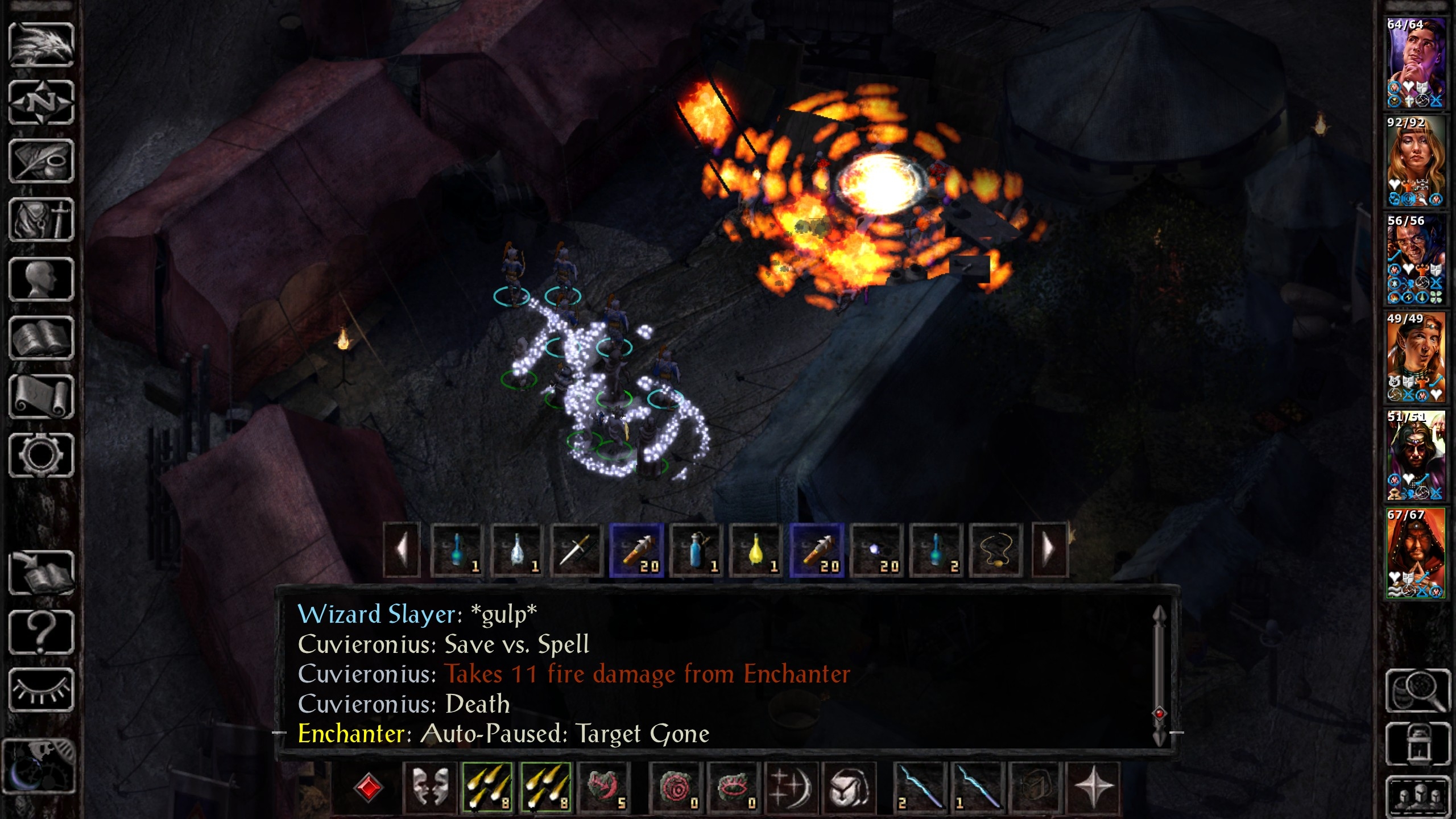Open the options gear menu
Image resolution: width=1456 pixels, height=819 pixels.
(x=41, y=455)
